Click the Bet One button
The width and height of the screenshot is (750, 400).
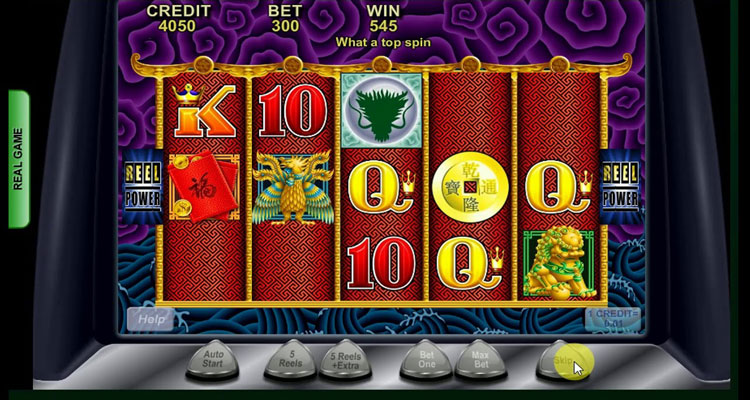[424, 359]
